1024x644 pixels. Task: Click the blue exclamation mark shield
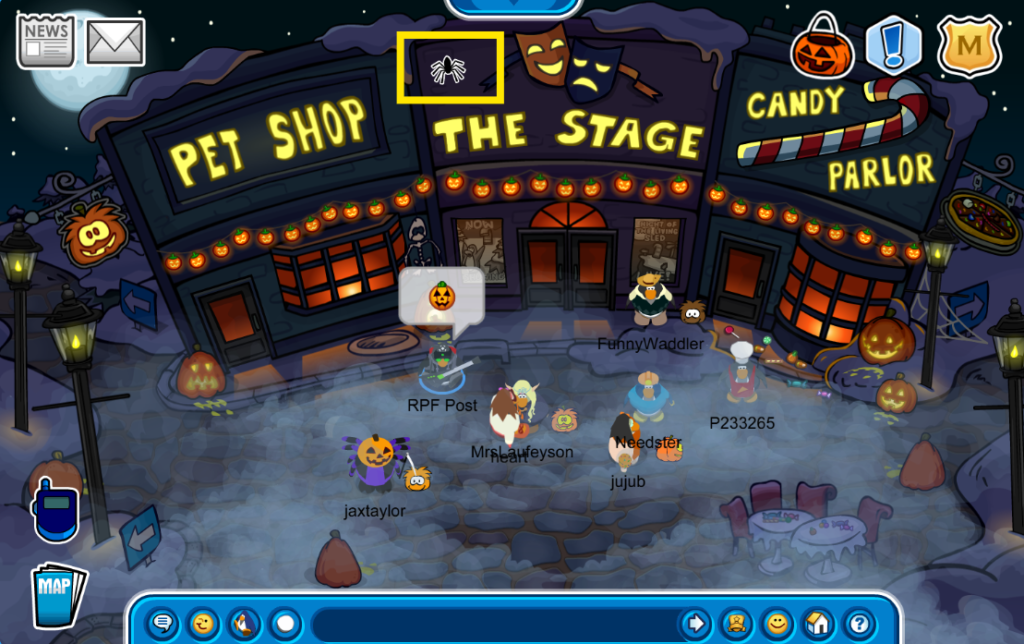[893, 44]
